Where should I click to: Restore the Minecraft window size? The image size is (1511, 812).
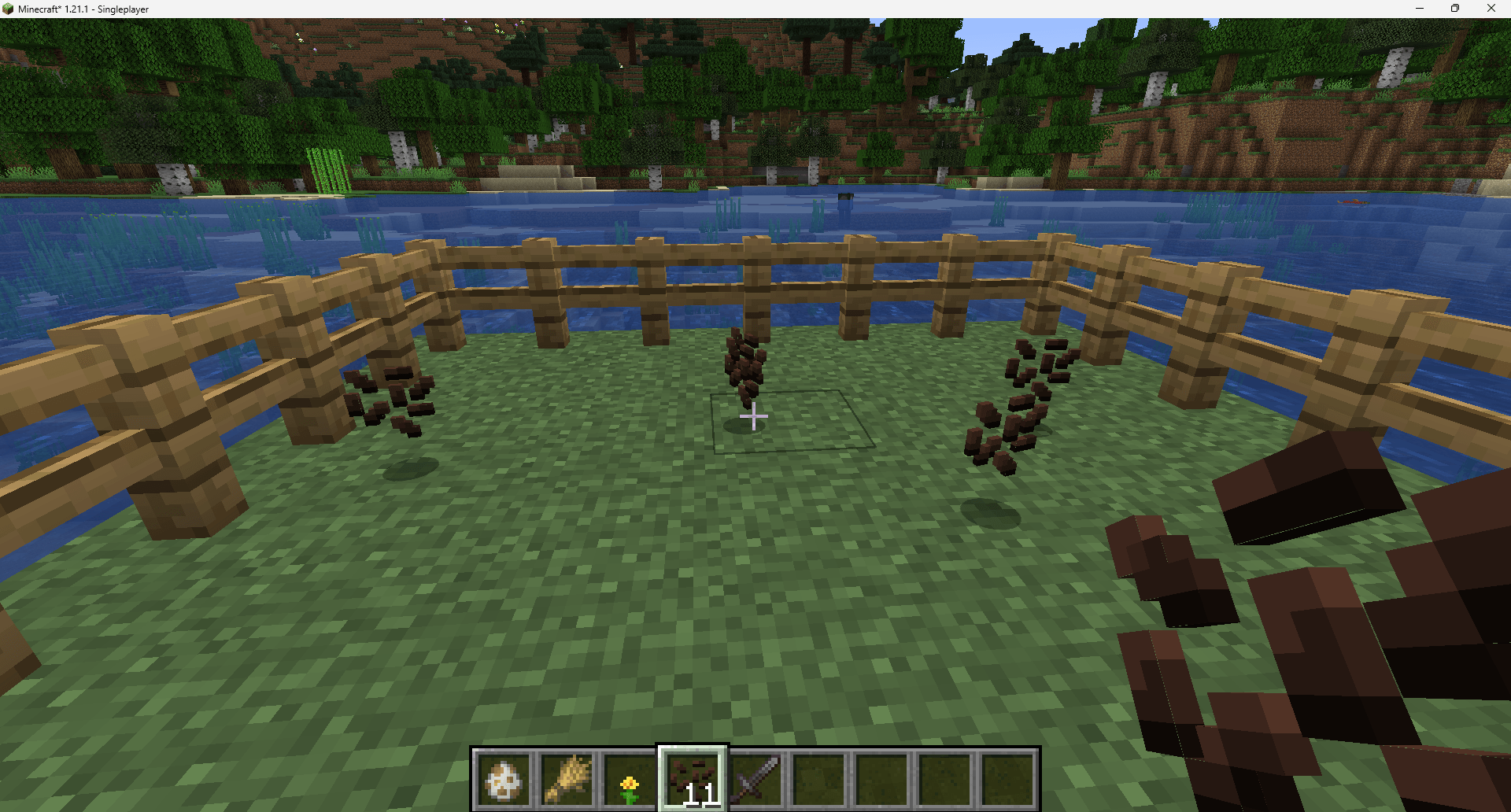(x=1455, y=9)
